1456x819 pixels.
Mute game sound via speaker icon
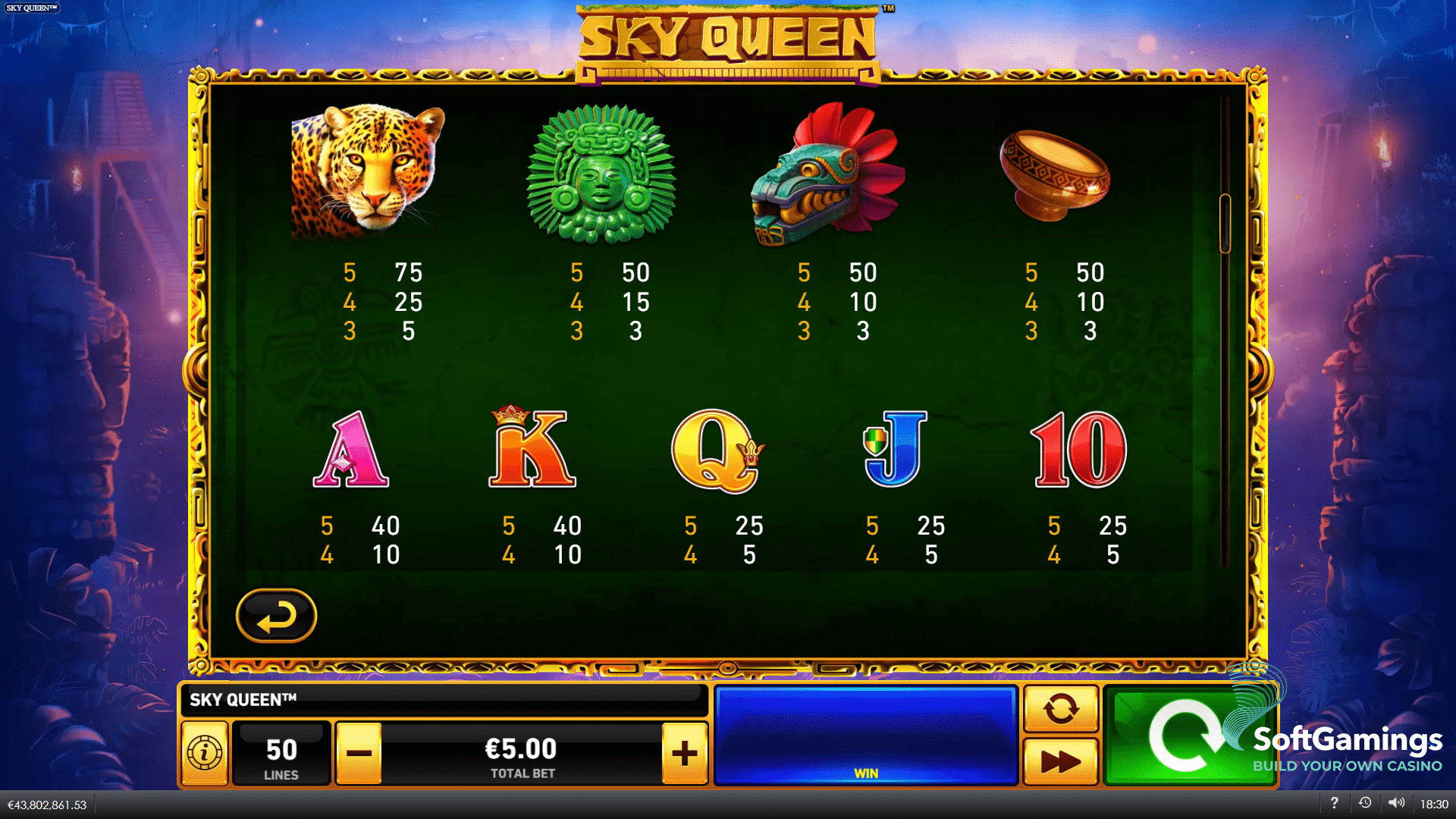tap(1396, 803)
